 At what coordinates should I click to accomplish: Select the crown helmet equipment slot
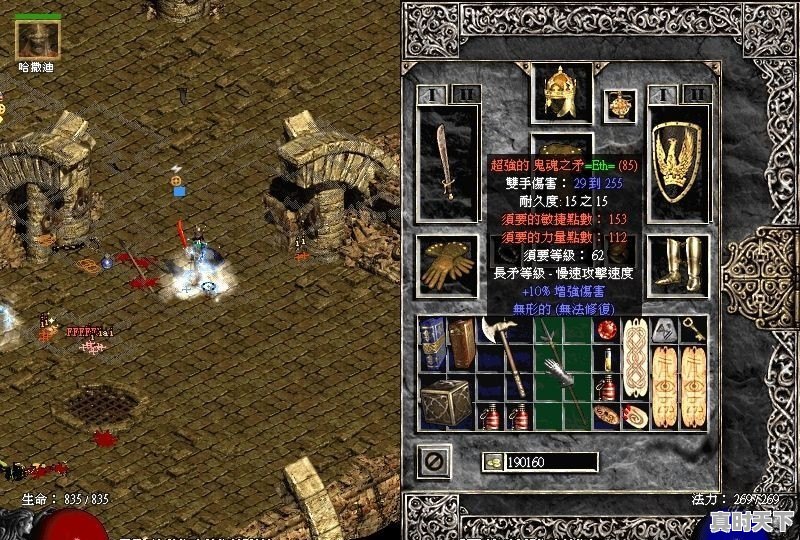pyautogui.click(x=562, y=94)
